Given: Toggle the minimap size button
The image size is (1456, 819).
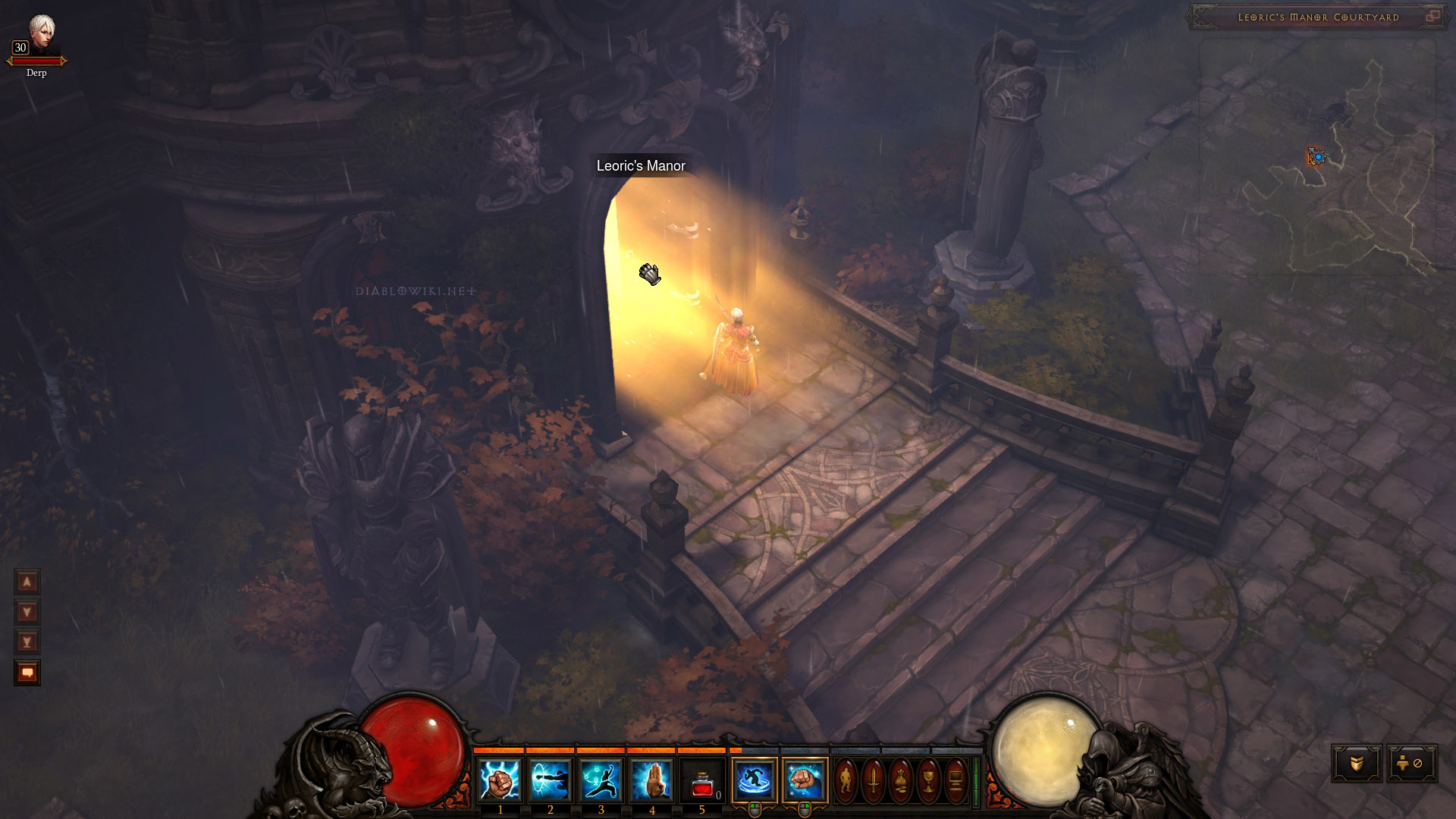Looking at the screenshot, I should (x=1432, y=17).
